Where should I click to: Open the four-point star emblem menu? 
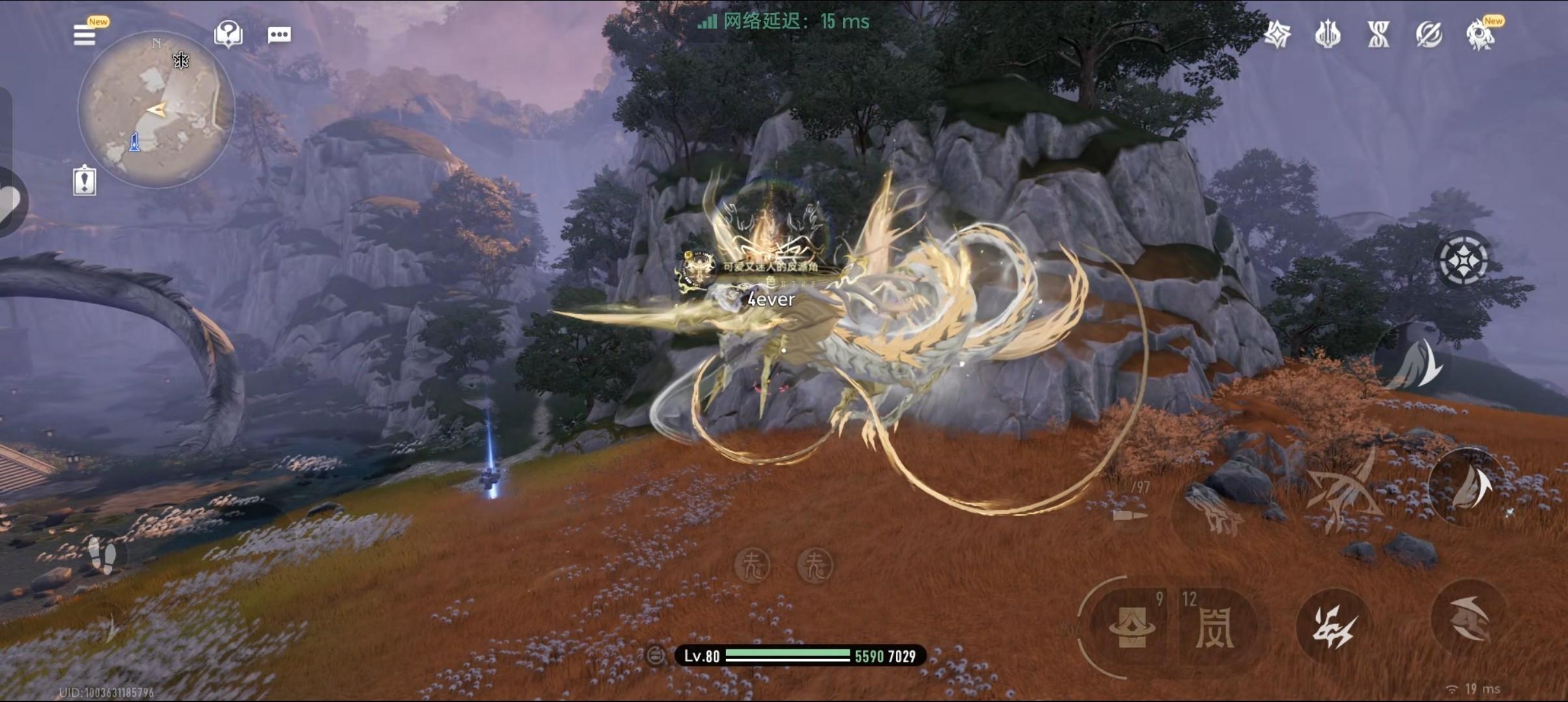pyautogui.click(x=1277, y=34)
